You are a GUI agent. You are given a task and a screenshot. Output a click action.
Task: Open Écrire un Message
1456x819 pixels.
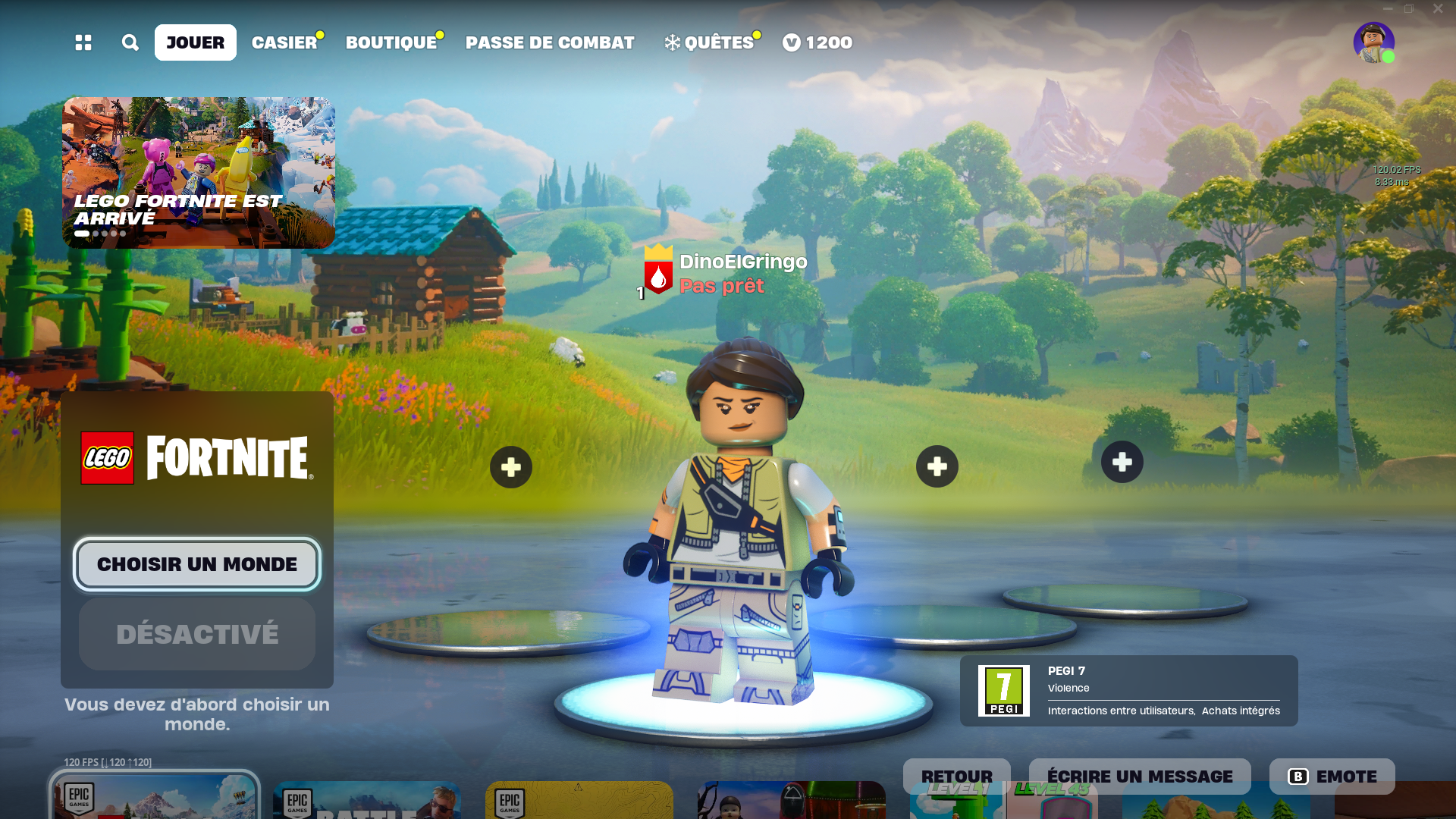coord(1141,777)
